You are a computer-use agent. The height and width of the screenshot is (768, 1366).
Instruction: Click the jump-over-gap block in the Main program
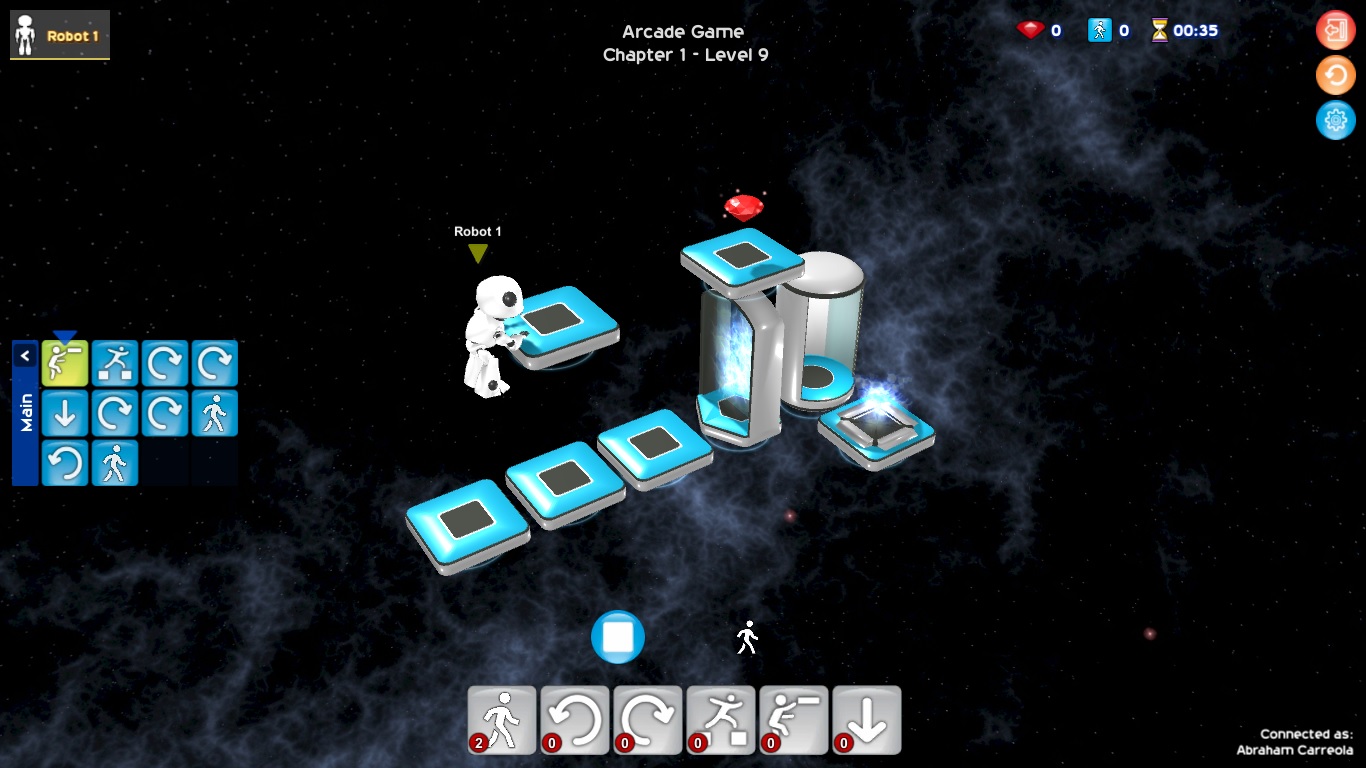pyautogui.click(x=115, y=362)
